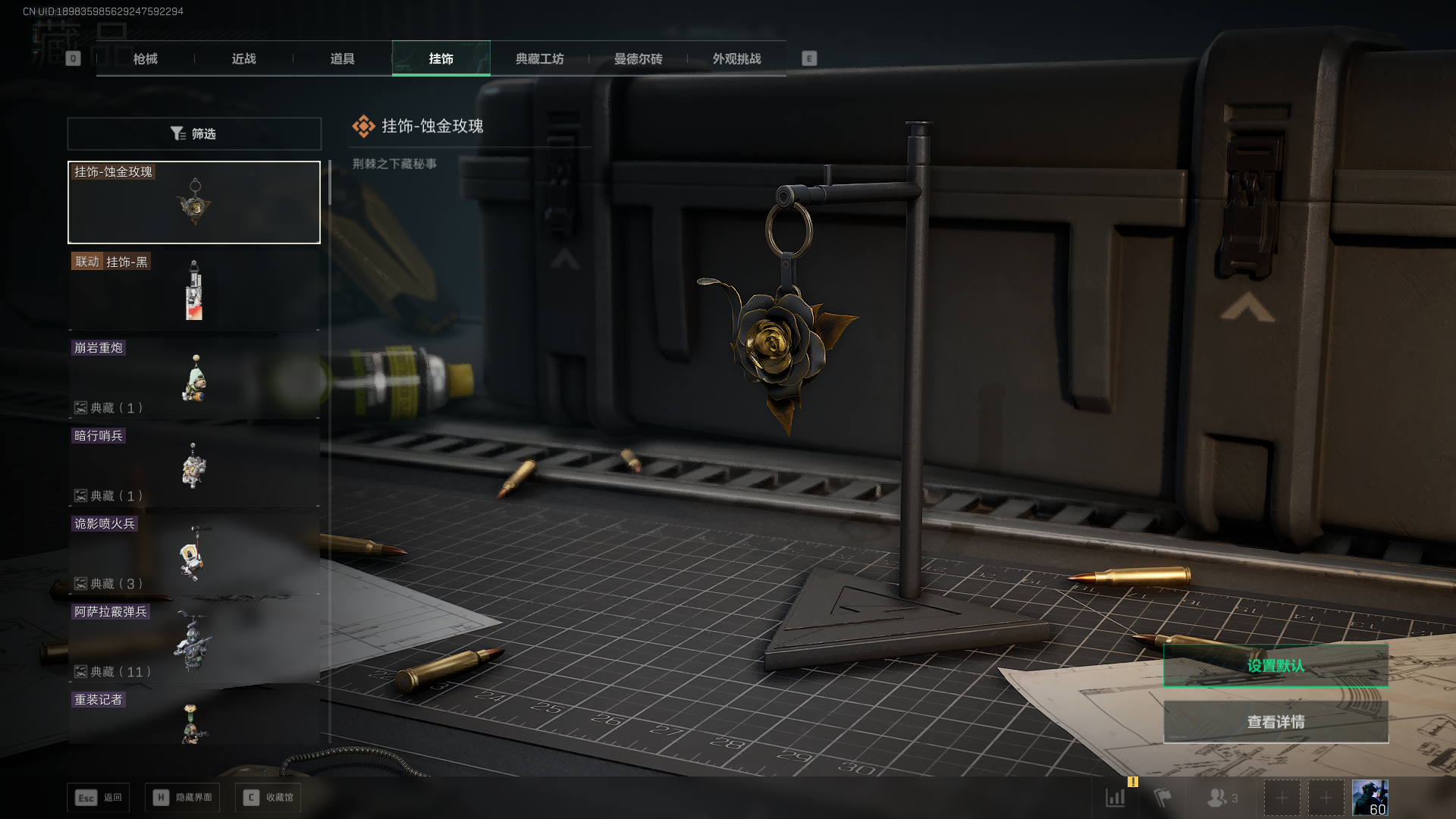Choose the 诡影喷火兵 charm
Viewport: 1456px width, 819px height.
194,554
